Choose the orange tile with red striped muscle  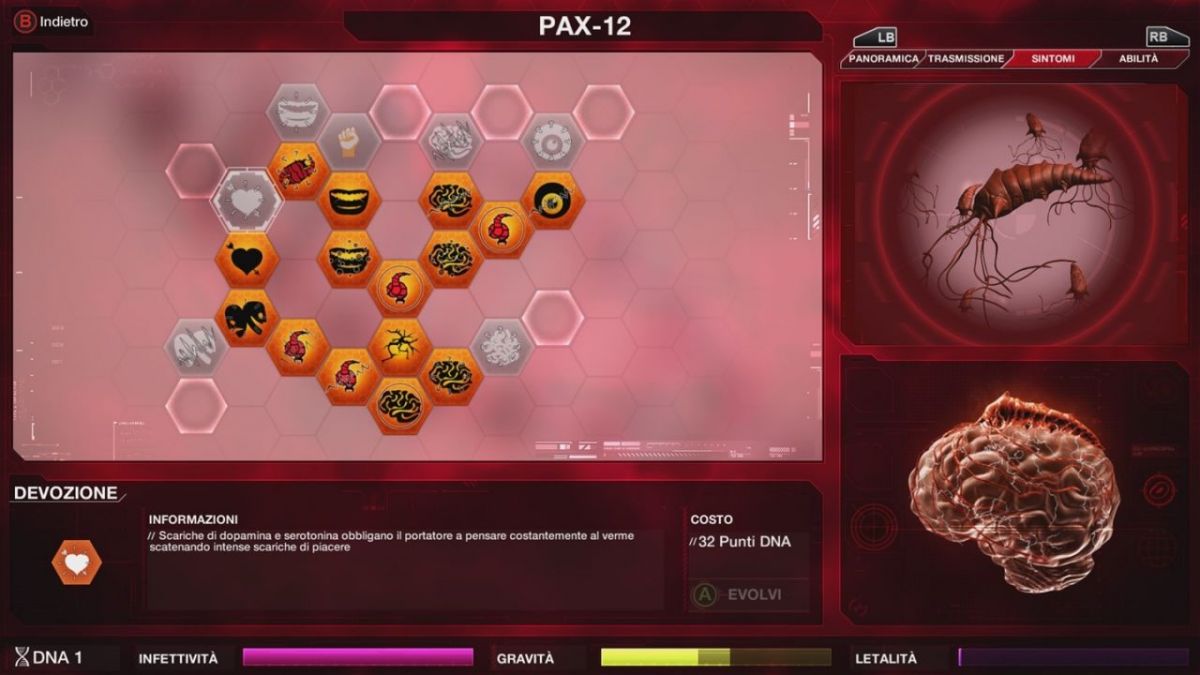pyautogui.click(x=297, y=171)
